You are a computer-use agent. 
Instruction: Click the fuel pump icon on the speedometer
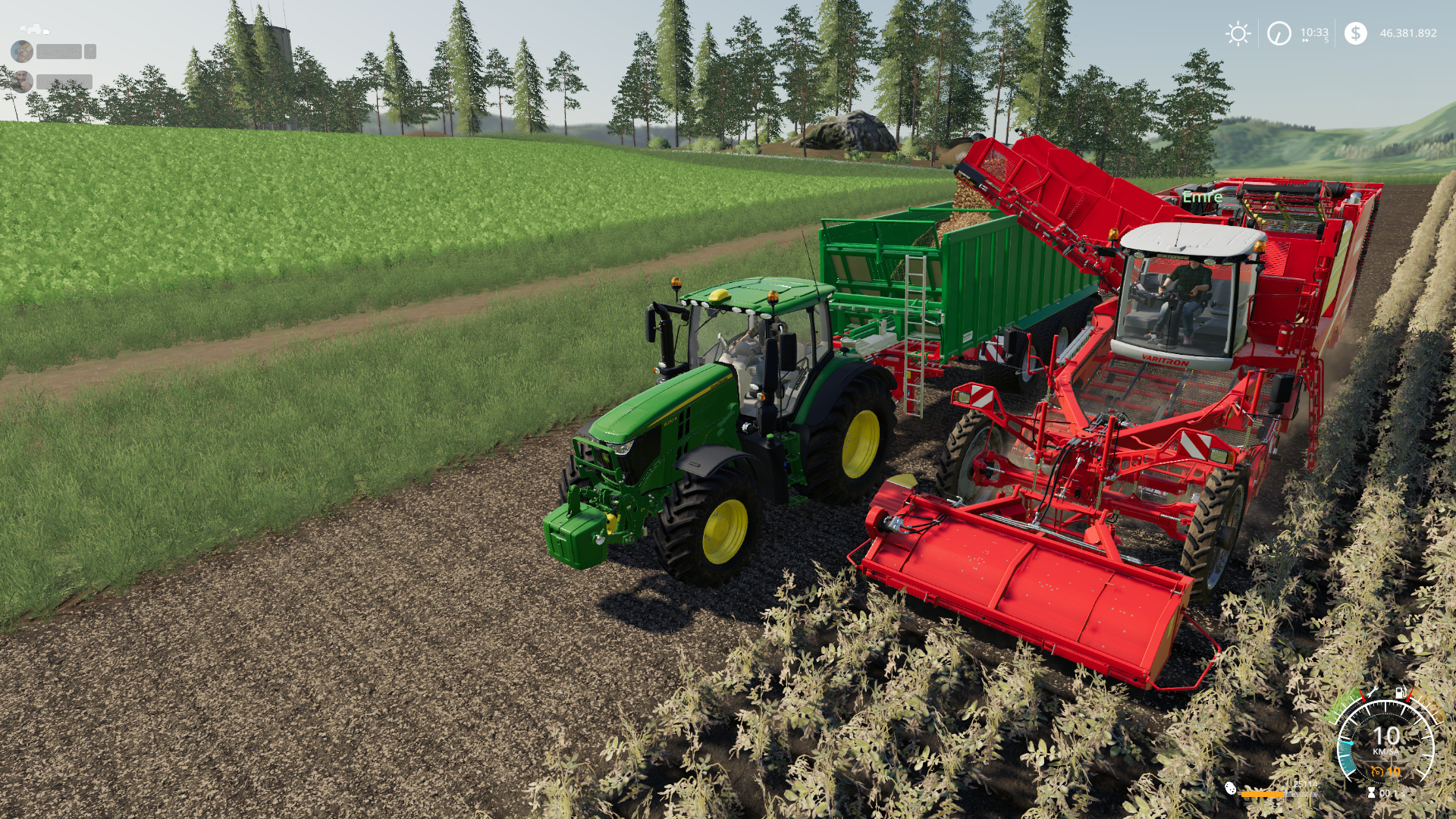tap(1400, 692)
